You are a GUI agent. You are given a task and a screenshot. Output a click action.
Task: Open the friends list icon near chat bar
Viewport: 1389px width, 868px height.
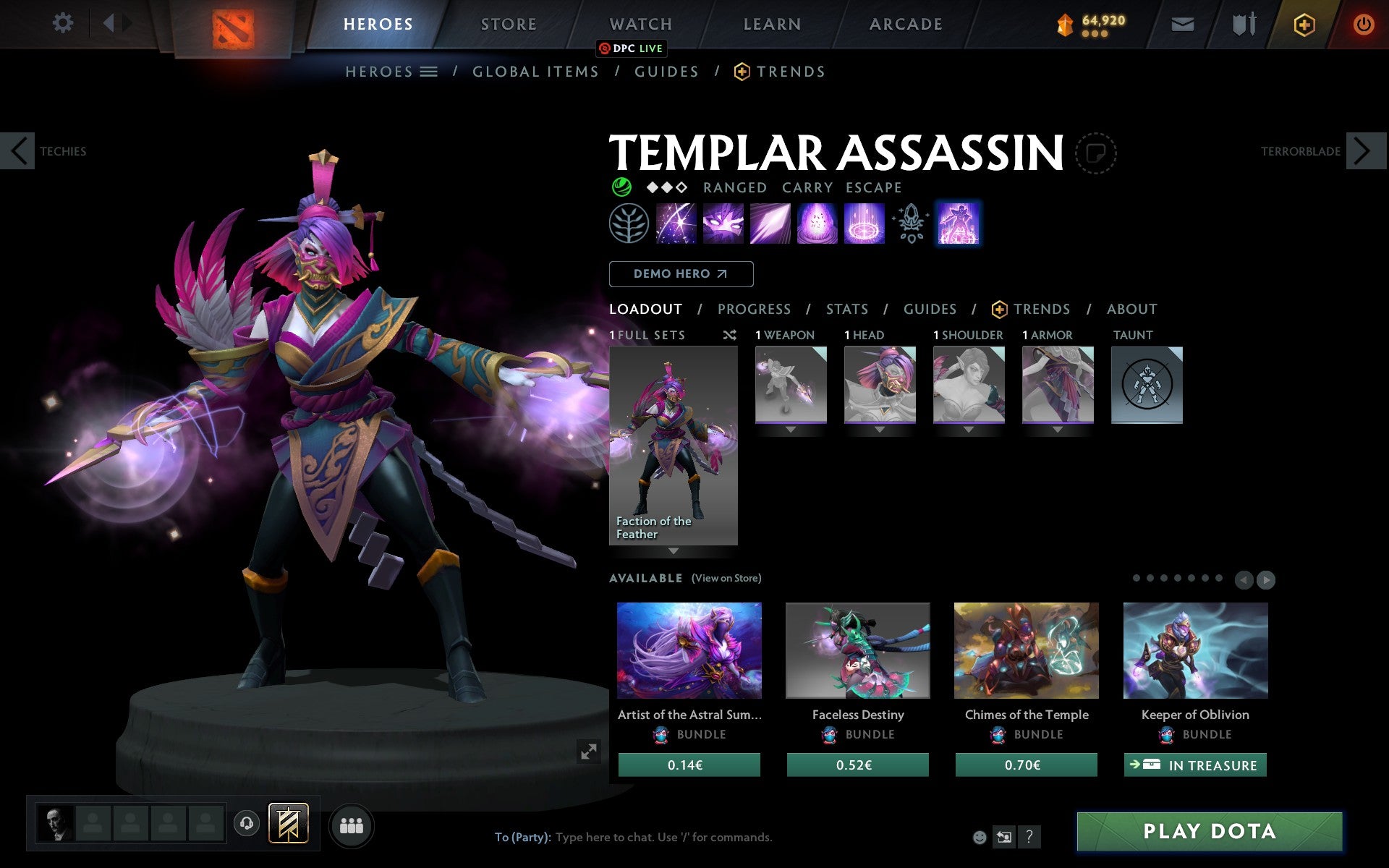click(352, 825)
